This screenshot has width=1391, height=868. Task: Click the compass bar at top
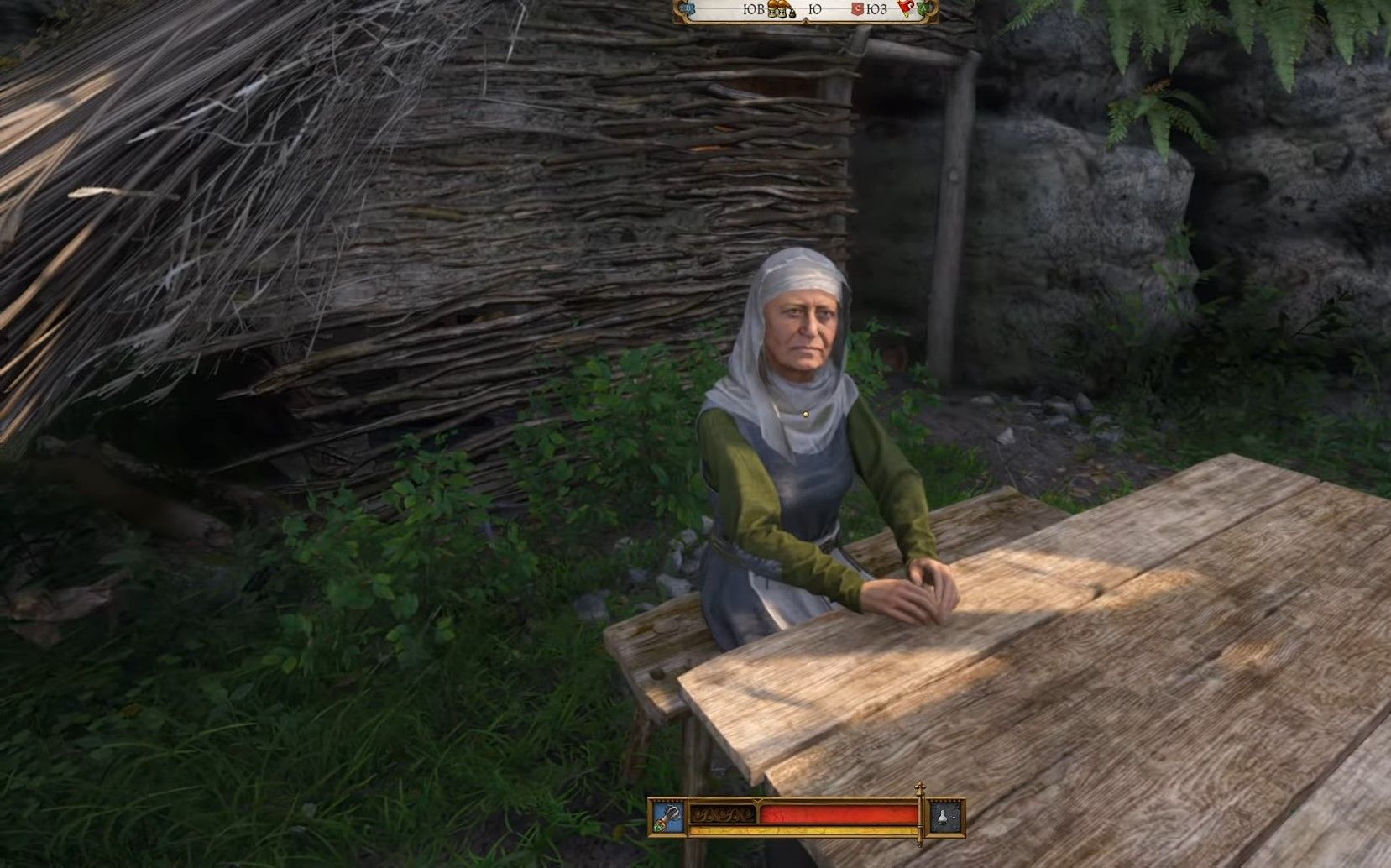805,10
